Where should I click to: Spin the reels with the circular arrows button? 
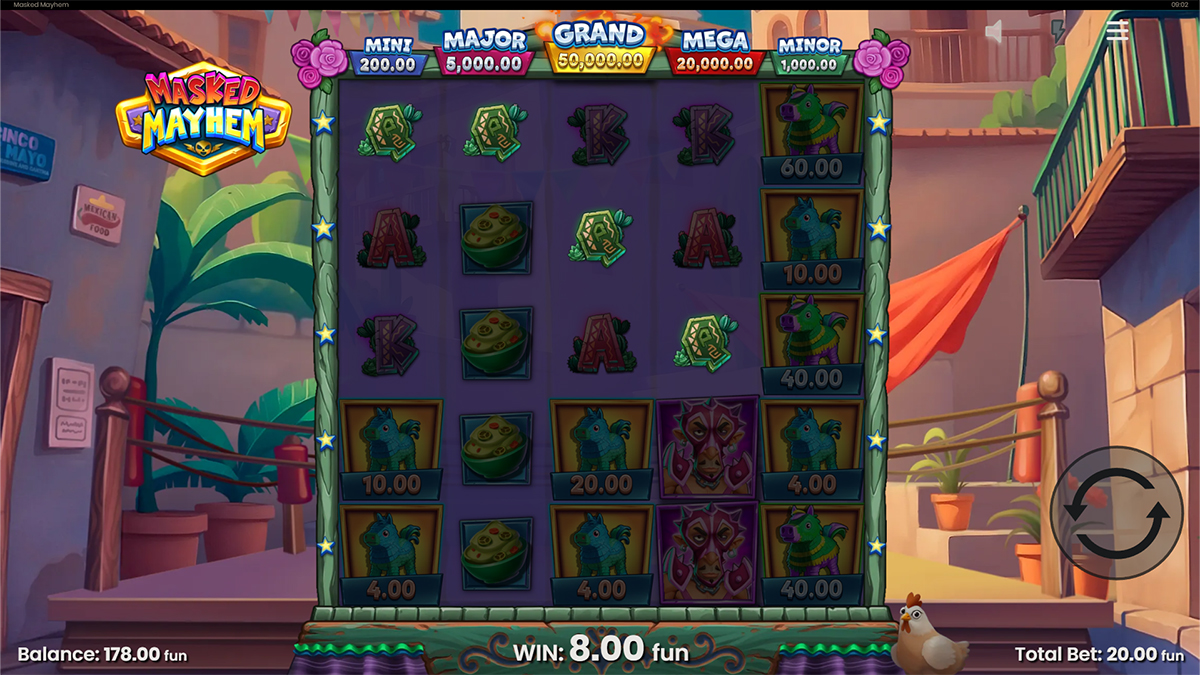1116,512
